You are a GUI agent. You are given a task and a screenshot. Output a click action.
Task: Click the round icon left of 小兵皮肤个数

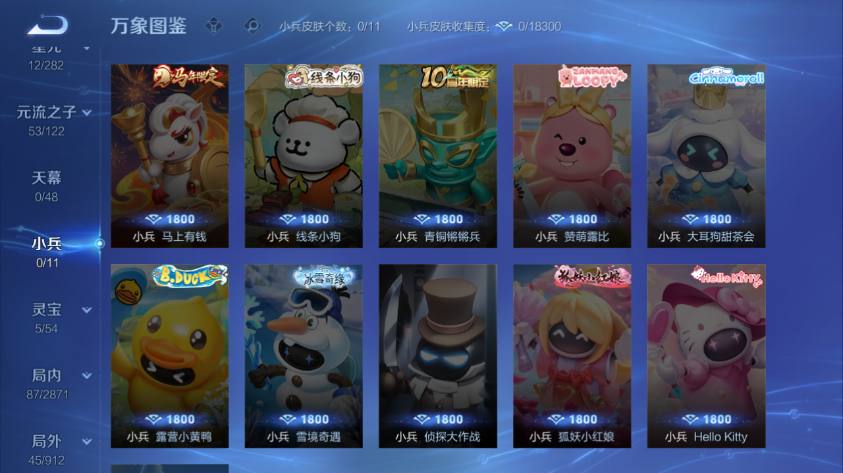click(253, 26)
